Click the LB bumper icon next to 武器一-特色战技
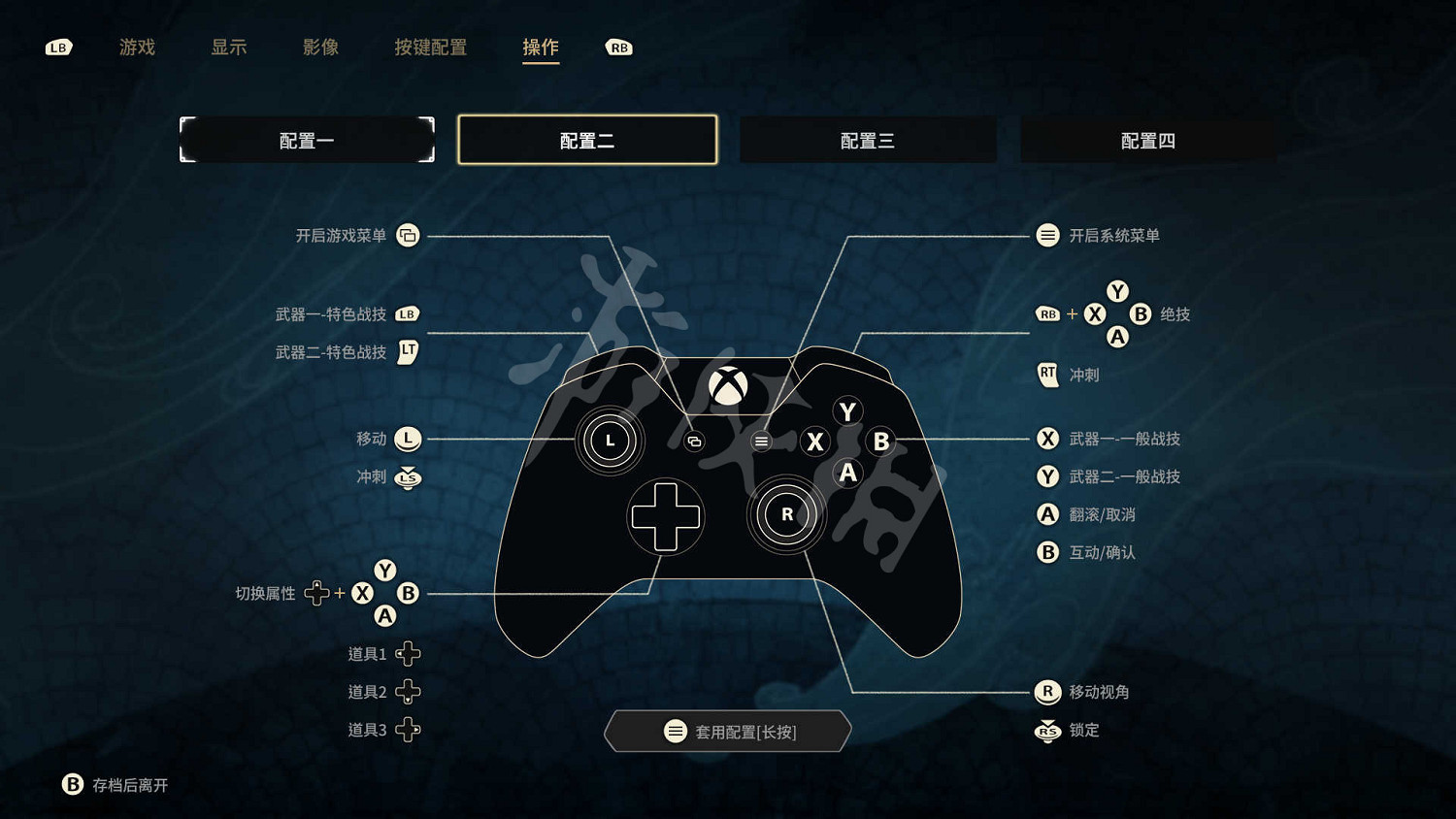The image size is (1456, 819). [408, 313]
